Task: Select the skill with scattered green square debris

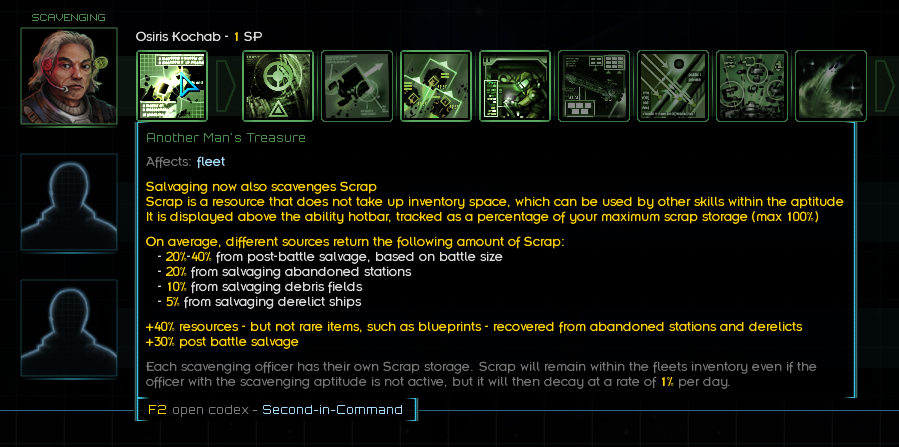Action: (x=436, y=86)
